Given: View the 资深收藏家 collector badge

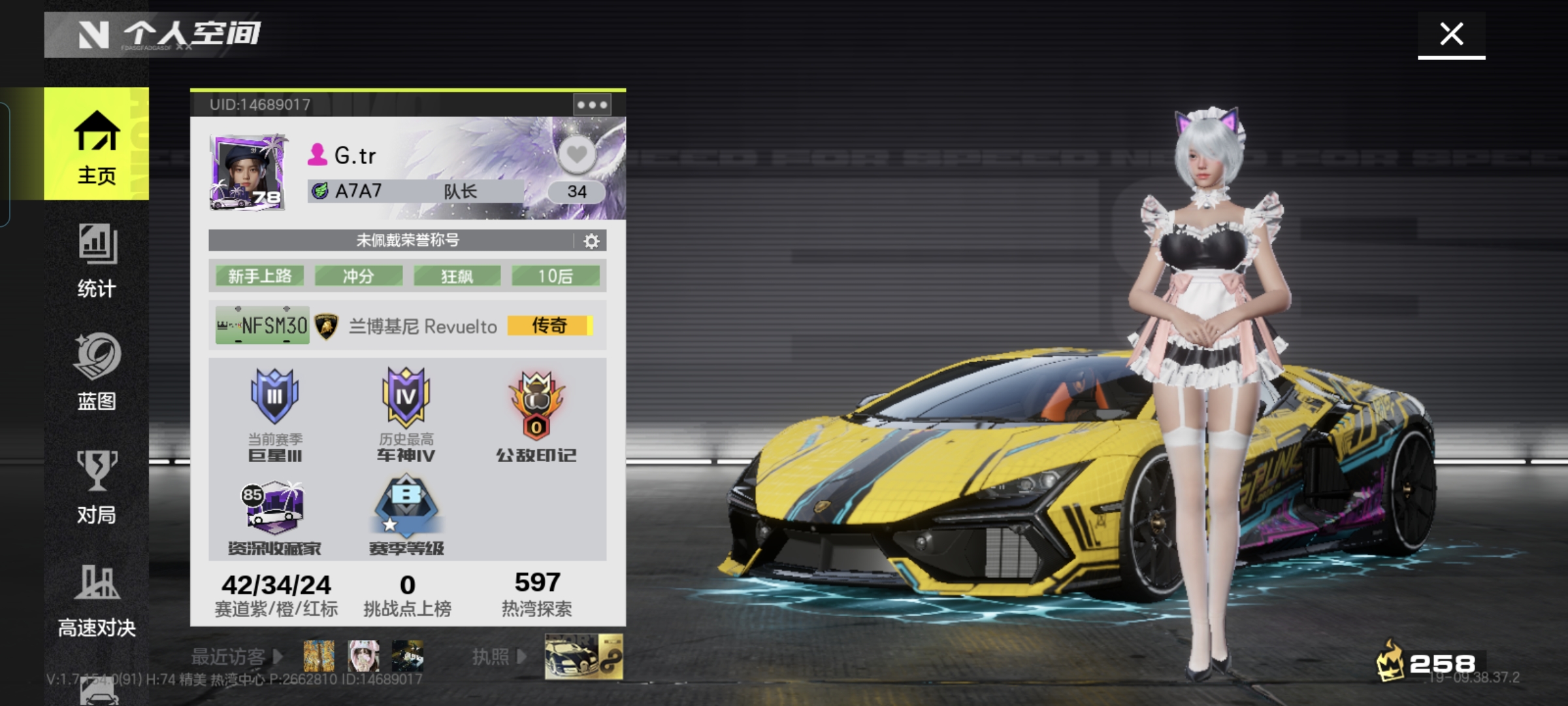Looking at the screenshot, I should pos(274,518).
